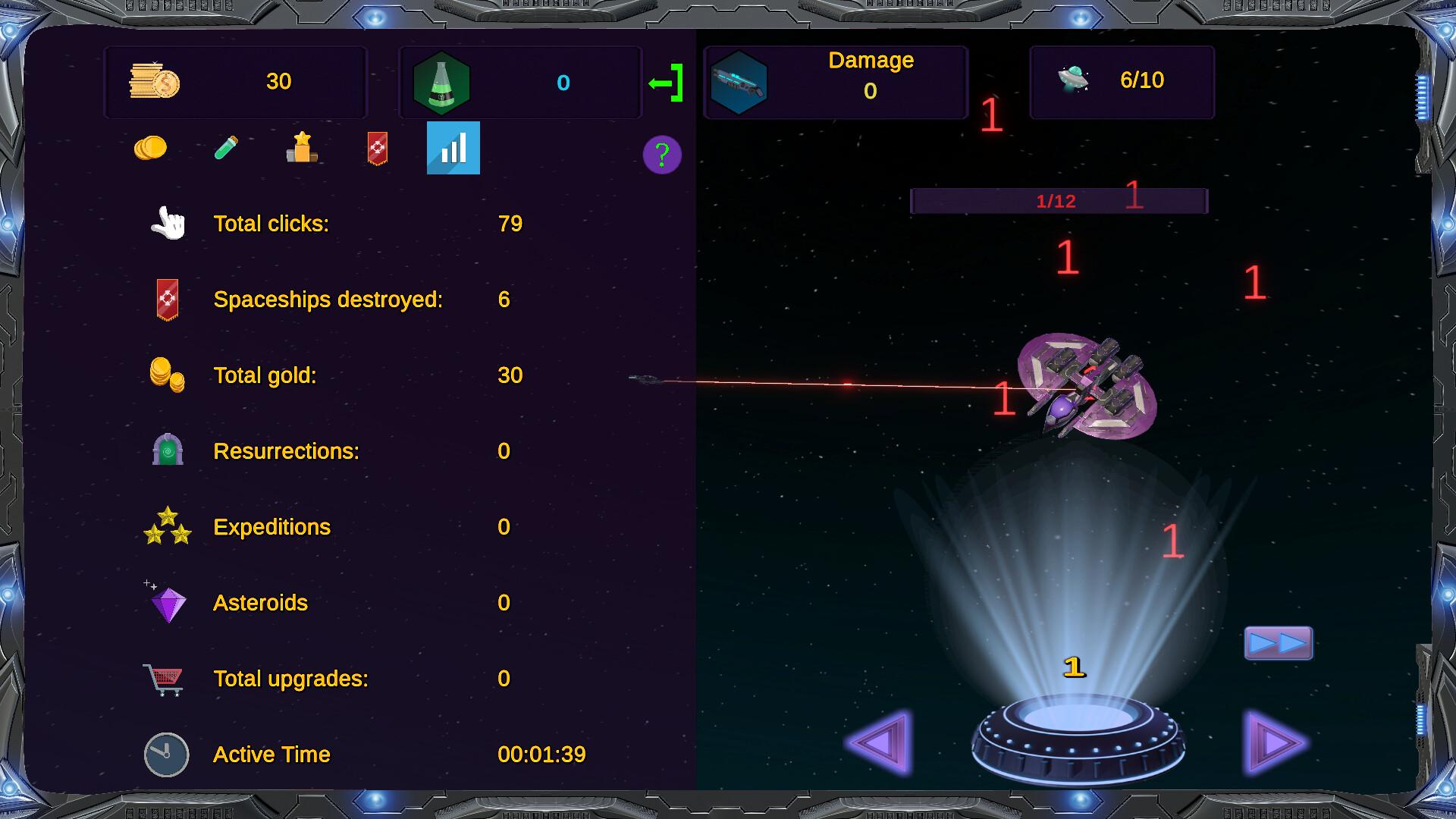Select the red banner missions icon
Image resolution: width=1456 pixels, height=819 pixels.
coord(377,149)
